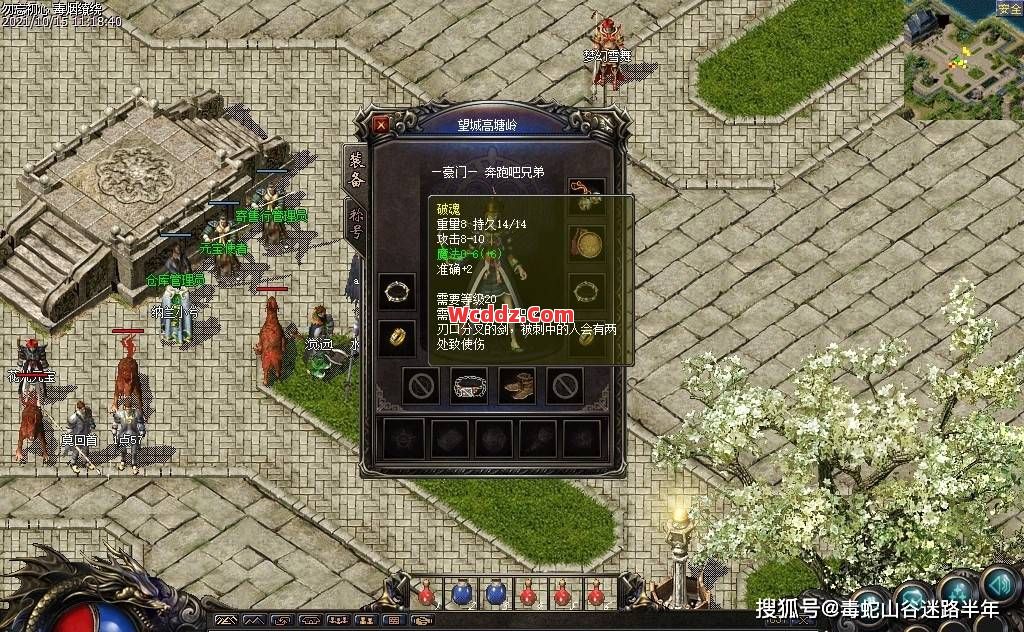Select the equipped boots slot
This screenshot has height=632, width=1024.
click(517, 386)
